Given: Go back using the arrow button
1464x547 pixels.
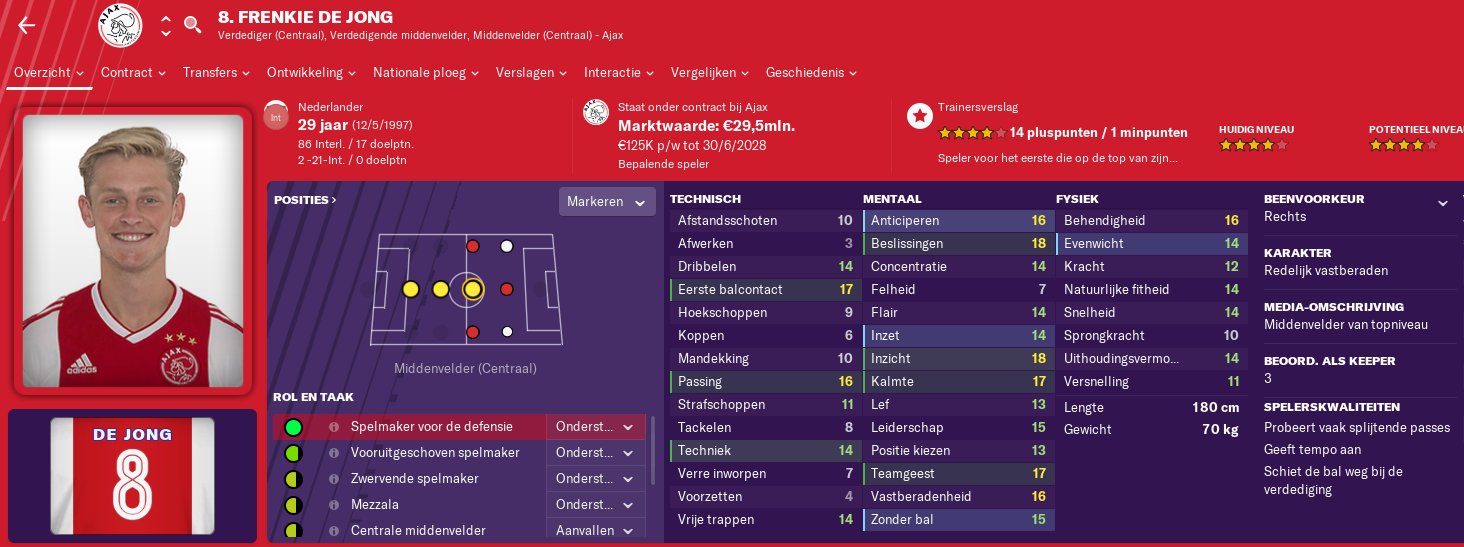Looking at the screenshot, I should click(x=27, y=26).
